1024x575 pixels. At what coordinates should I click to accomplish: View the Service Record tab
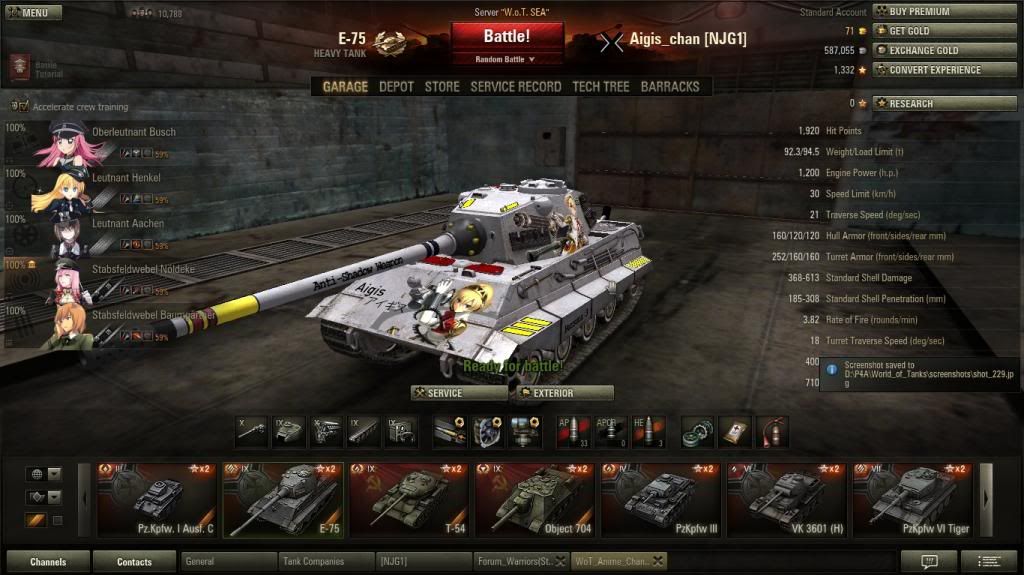click(515, 87)
